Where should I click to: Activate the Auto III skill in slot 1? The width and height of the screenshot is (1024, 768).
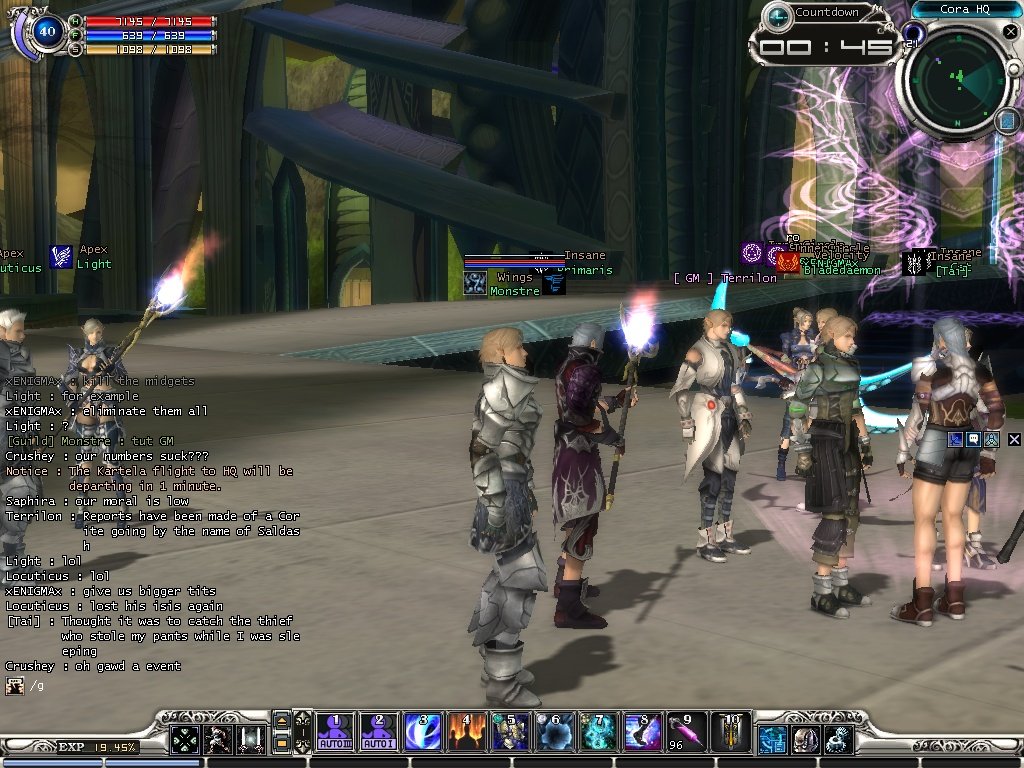337,733
